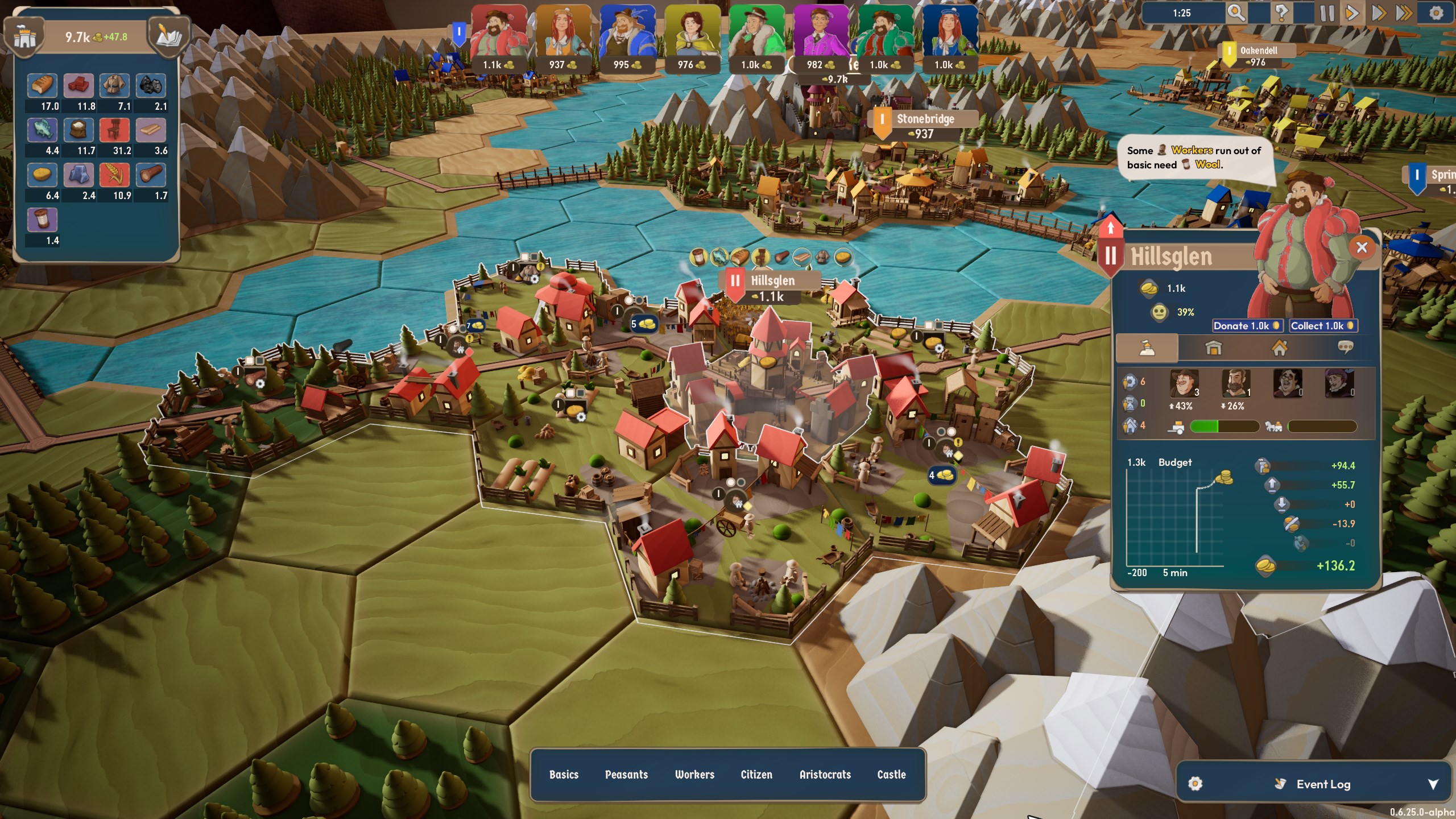
Task: Set game to triple fast-forward speed
Action: pyautogui.click(x=1404, y=13)
